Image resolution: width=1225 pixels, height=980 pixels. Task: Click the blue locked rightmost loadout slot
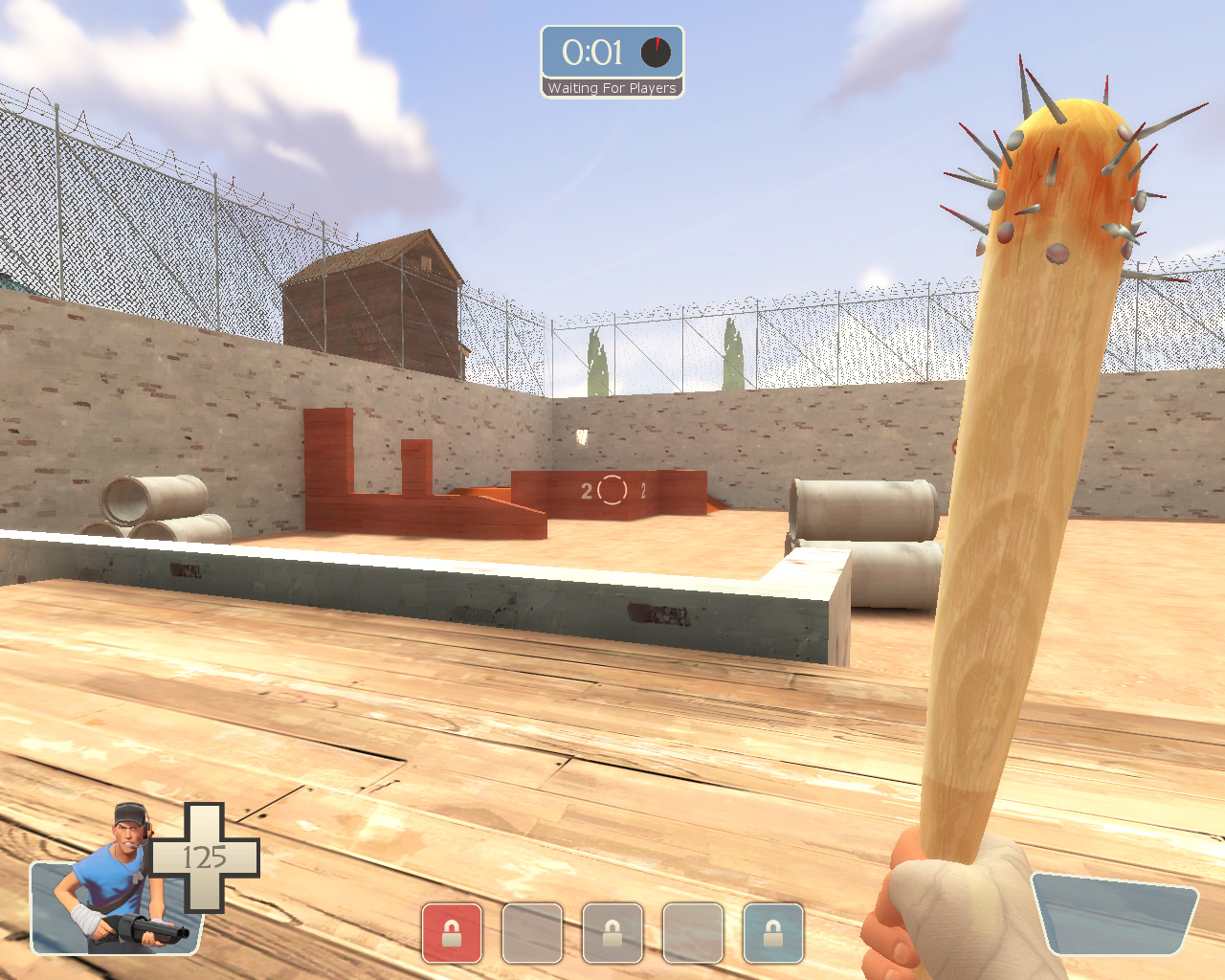click(x=775, y=933)
